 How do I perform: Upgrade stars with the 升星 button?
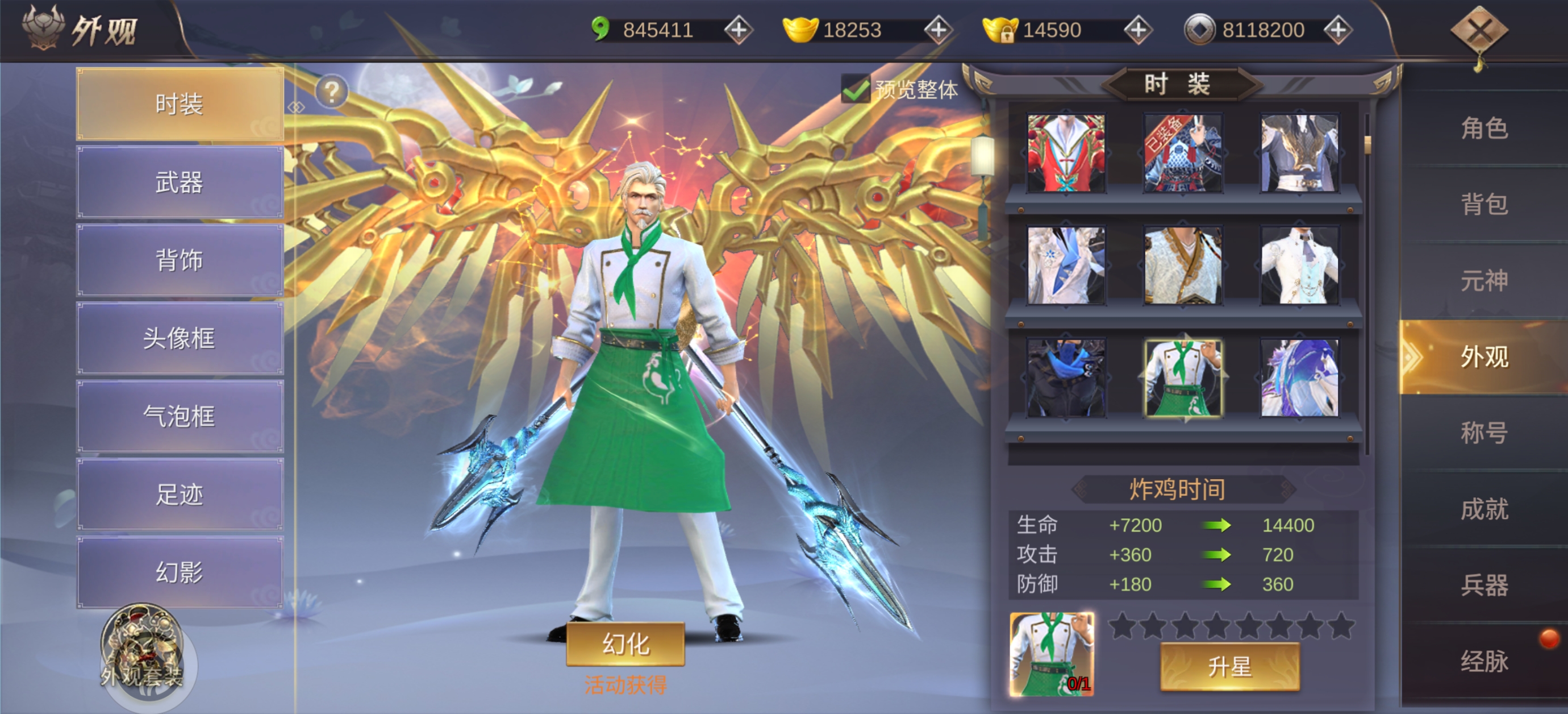[1229, 667]
